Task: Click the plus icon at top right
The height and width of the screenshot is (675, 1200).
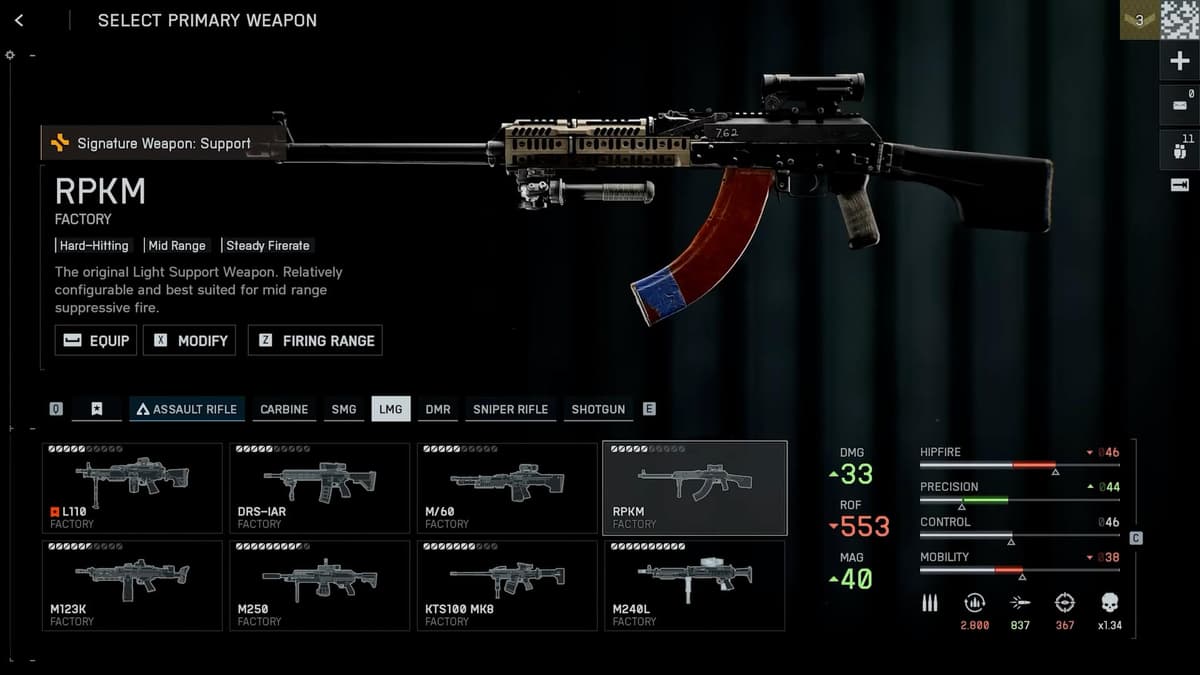Action: click(x=1179, y=62)
